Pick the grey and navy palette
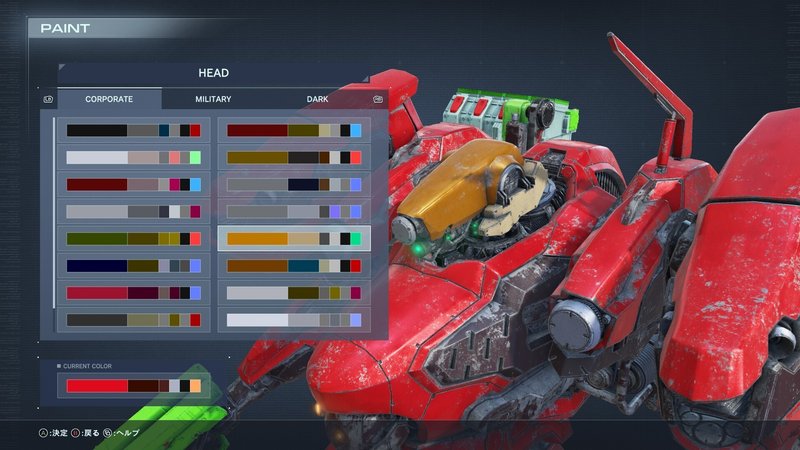The image size is (800, 450). coord(294,184)
